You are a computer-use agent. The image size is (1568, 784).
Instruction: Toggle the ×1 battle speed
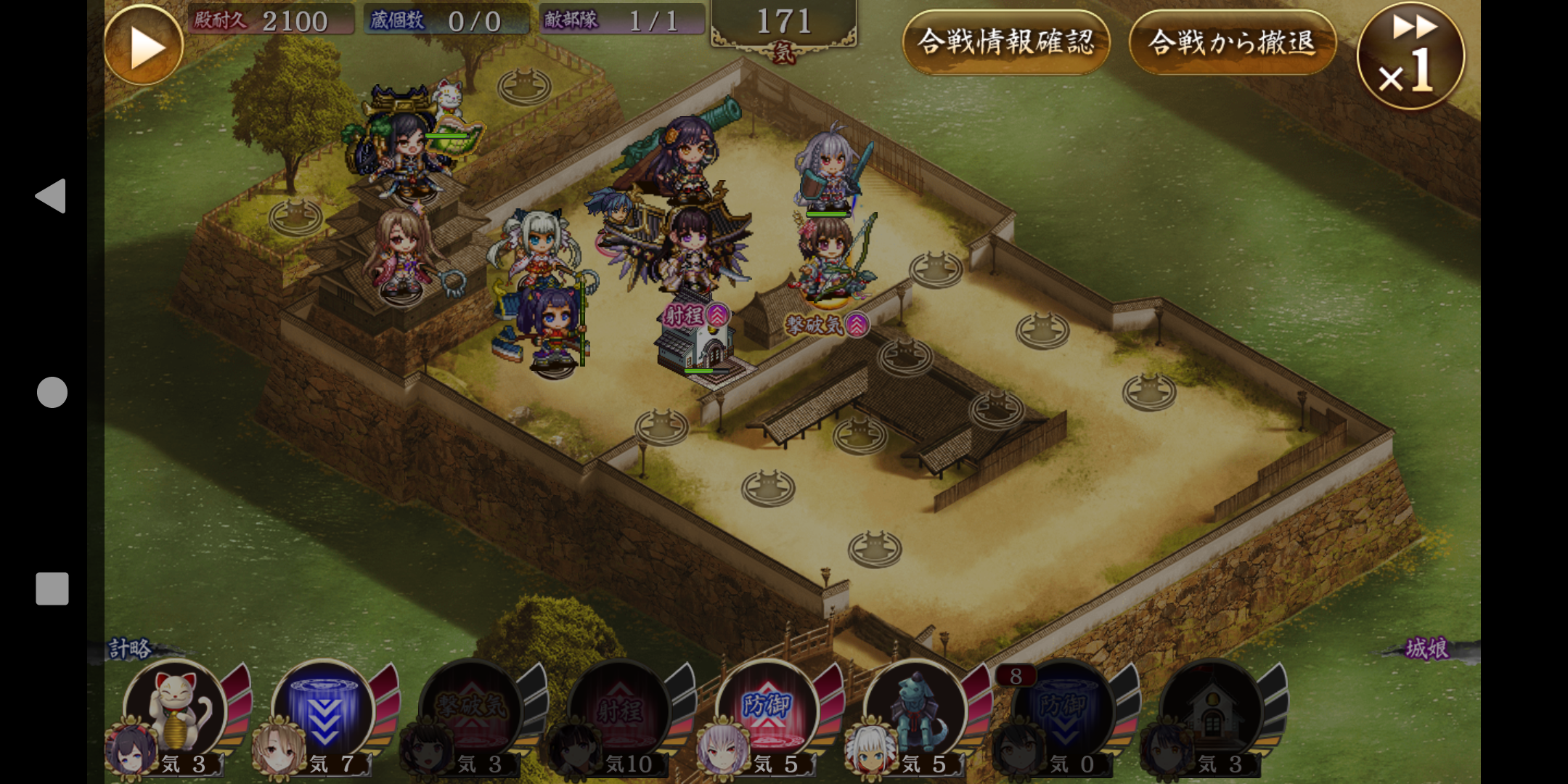[x=1410, y=57]
